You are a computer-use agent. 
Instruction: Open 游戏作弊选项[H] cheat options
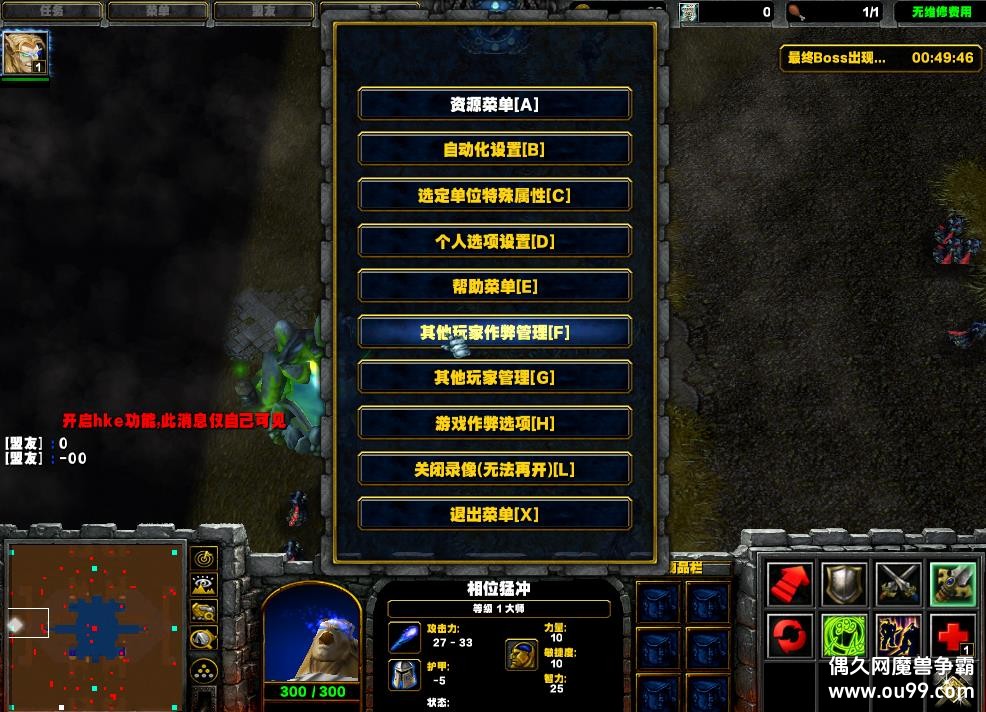pyautogui.click(x=494, y=424)
